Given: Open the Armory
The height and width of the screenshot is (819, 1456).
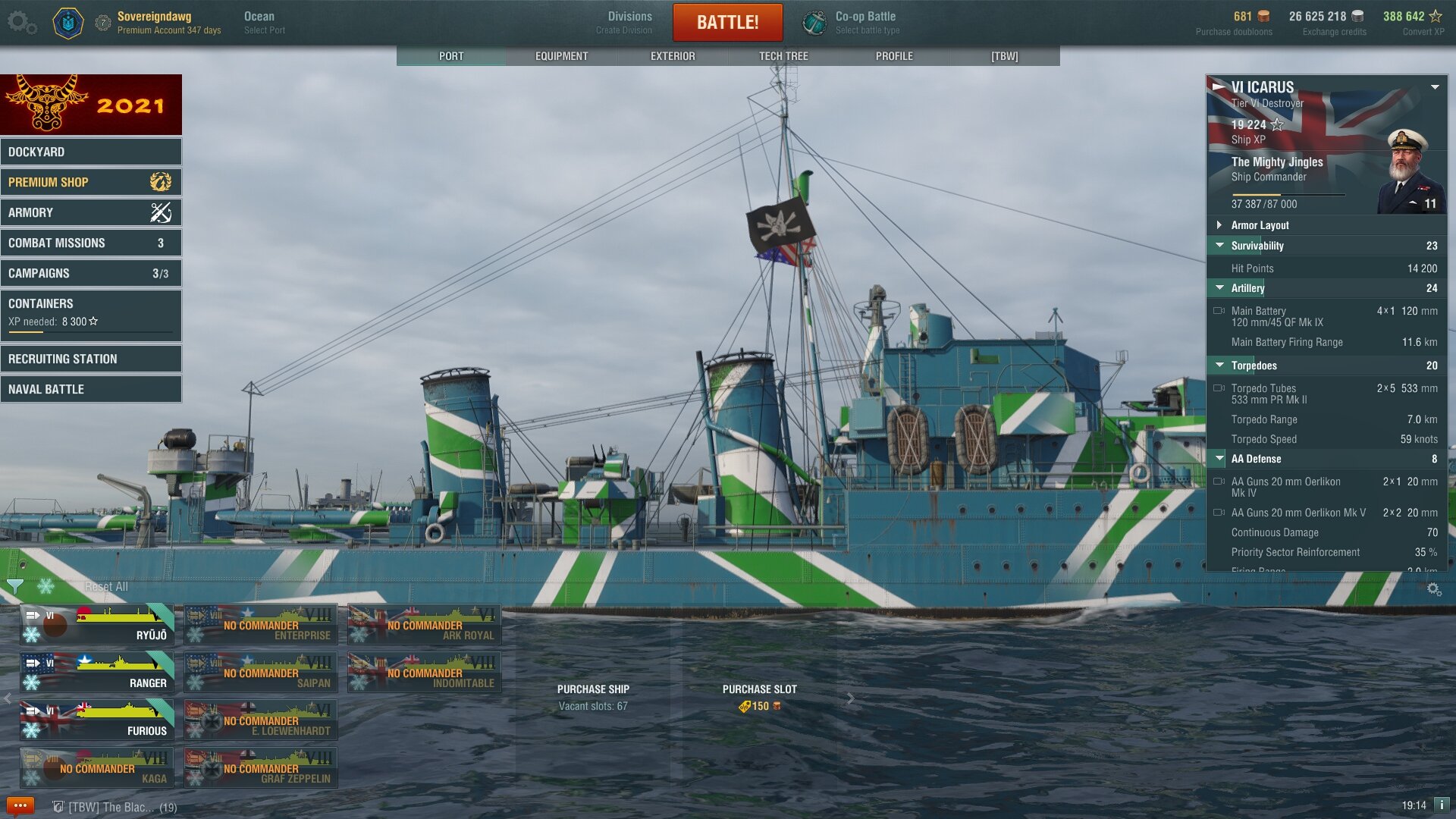Looking at the screenshot, I should 91,212.
